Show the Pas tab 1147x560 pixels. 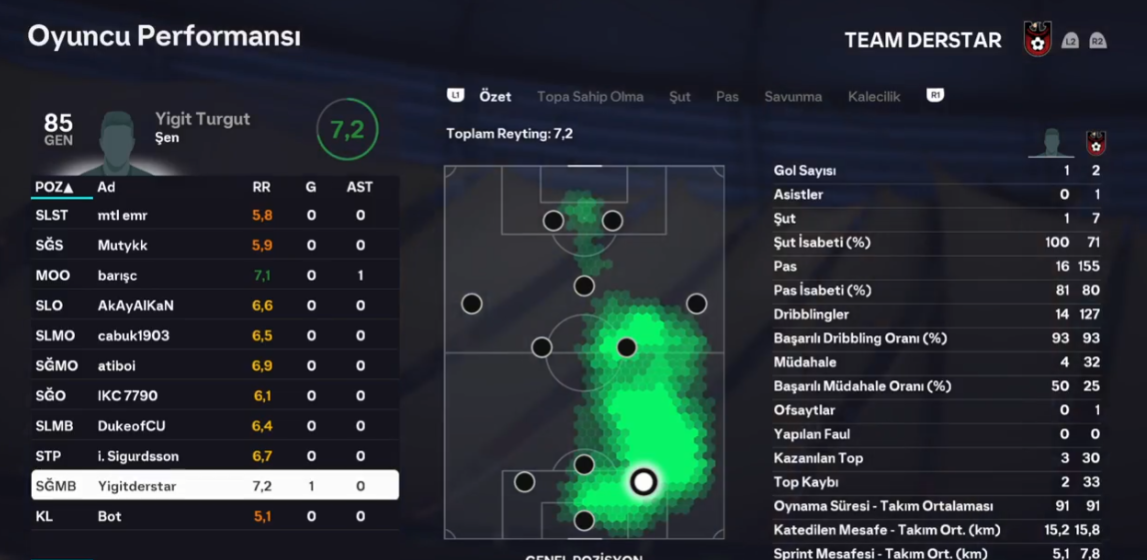[727, 97]
